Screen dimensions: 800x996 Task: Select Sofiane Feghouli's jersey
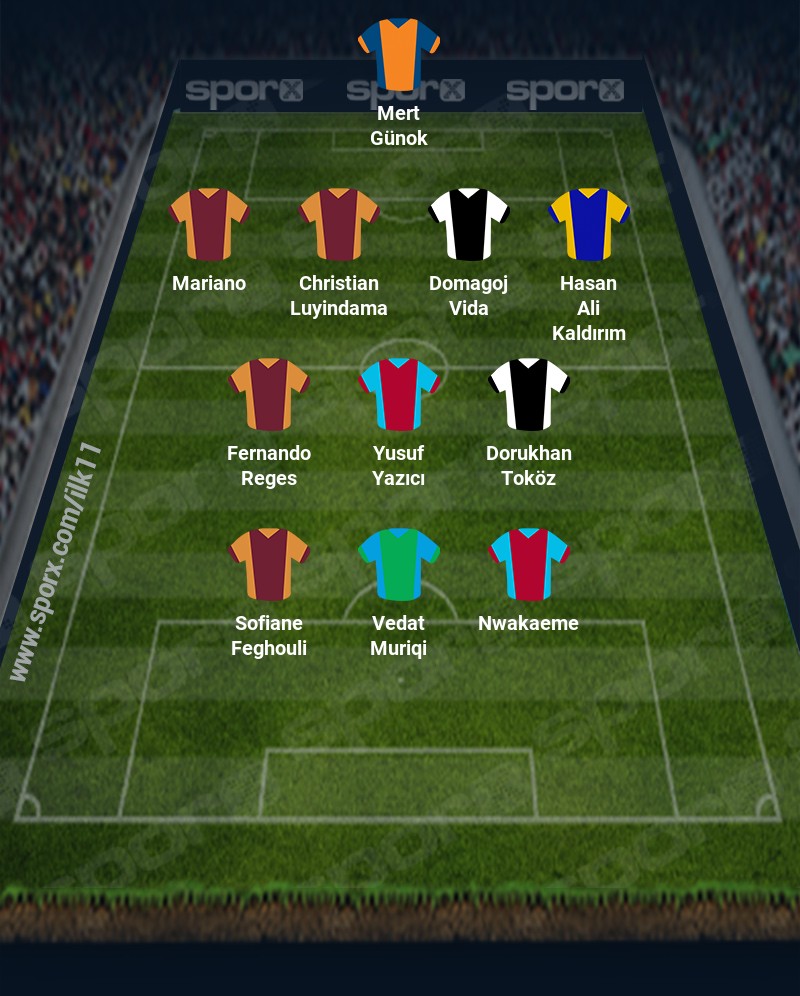tap(269, 564)
